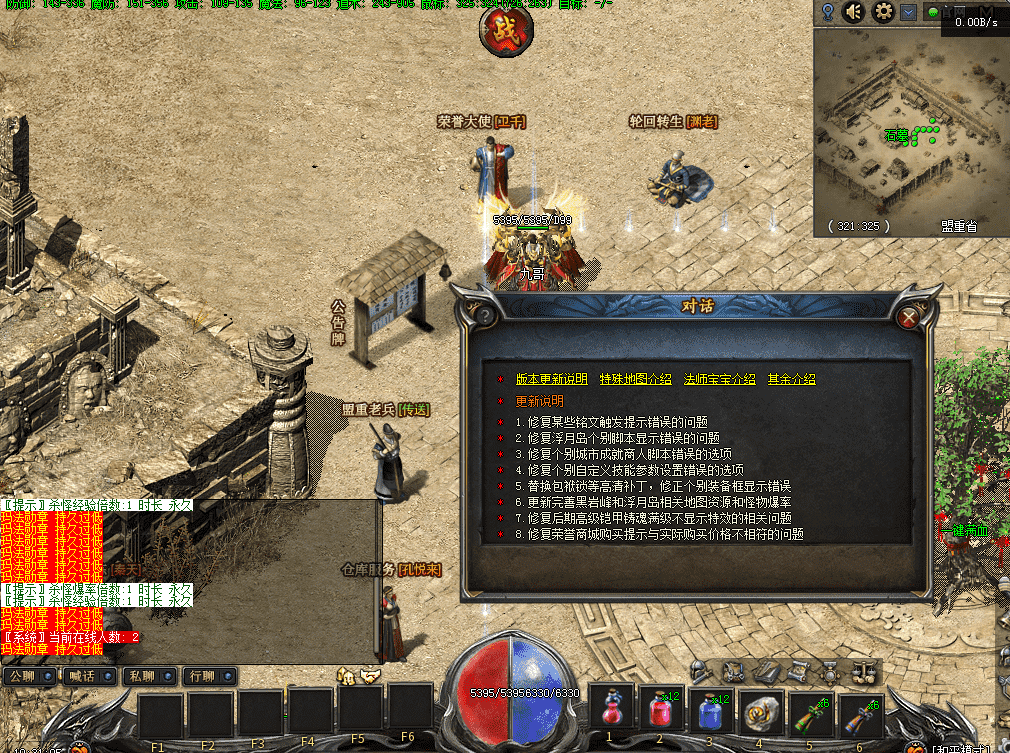This screenshot has height=753, width=1010.
Task: Open the 版本更新说明 link
Action: [x=551, y=380]
